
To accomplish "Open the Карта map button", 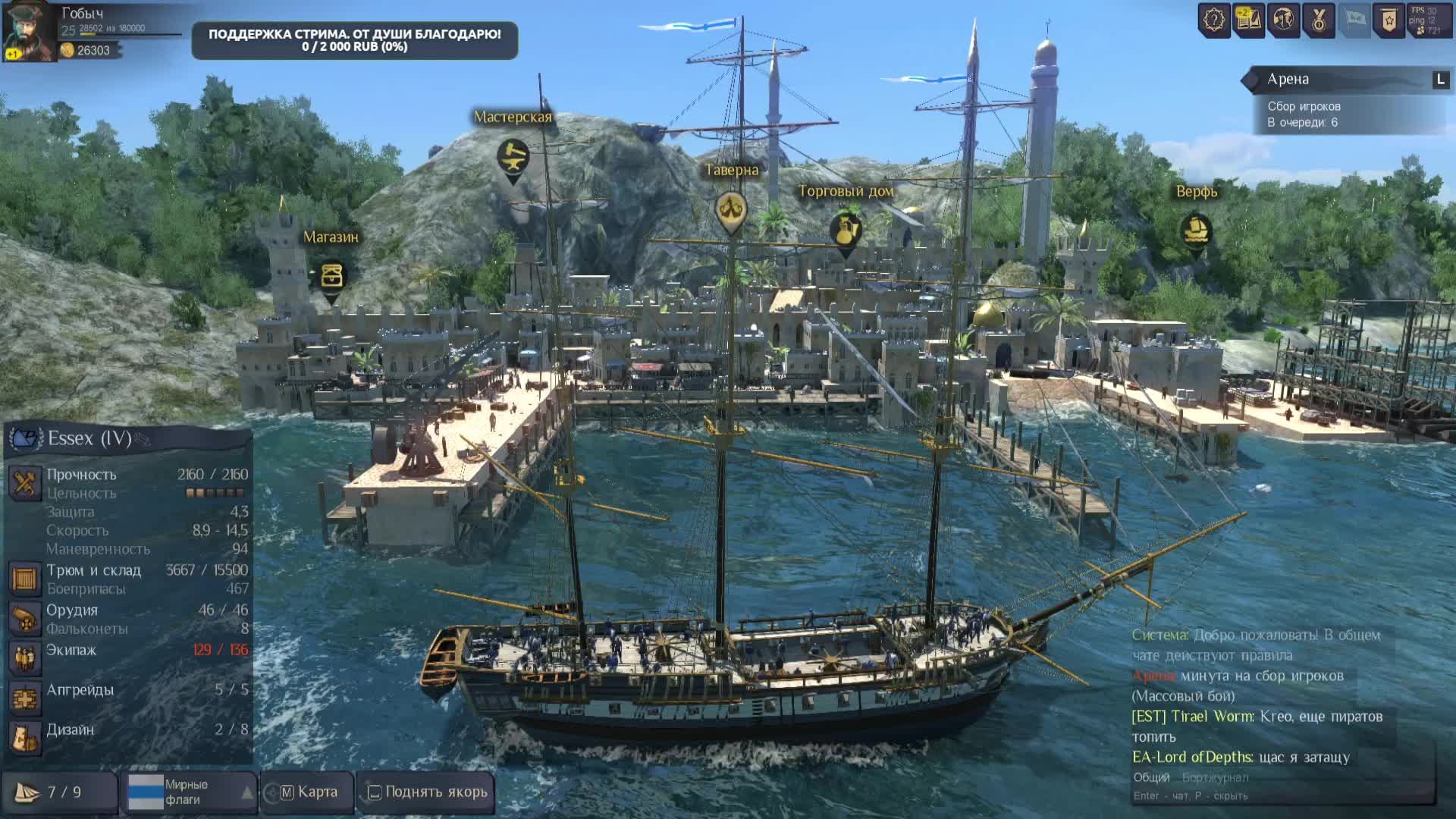I will coord(308,792).
